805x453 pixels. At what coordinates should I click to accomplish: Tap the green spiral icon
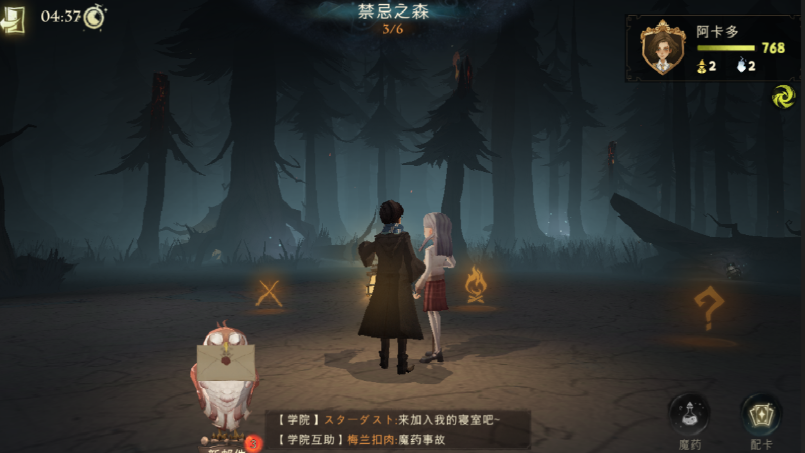point(782,97)
